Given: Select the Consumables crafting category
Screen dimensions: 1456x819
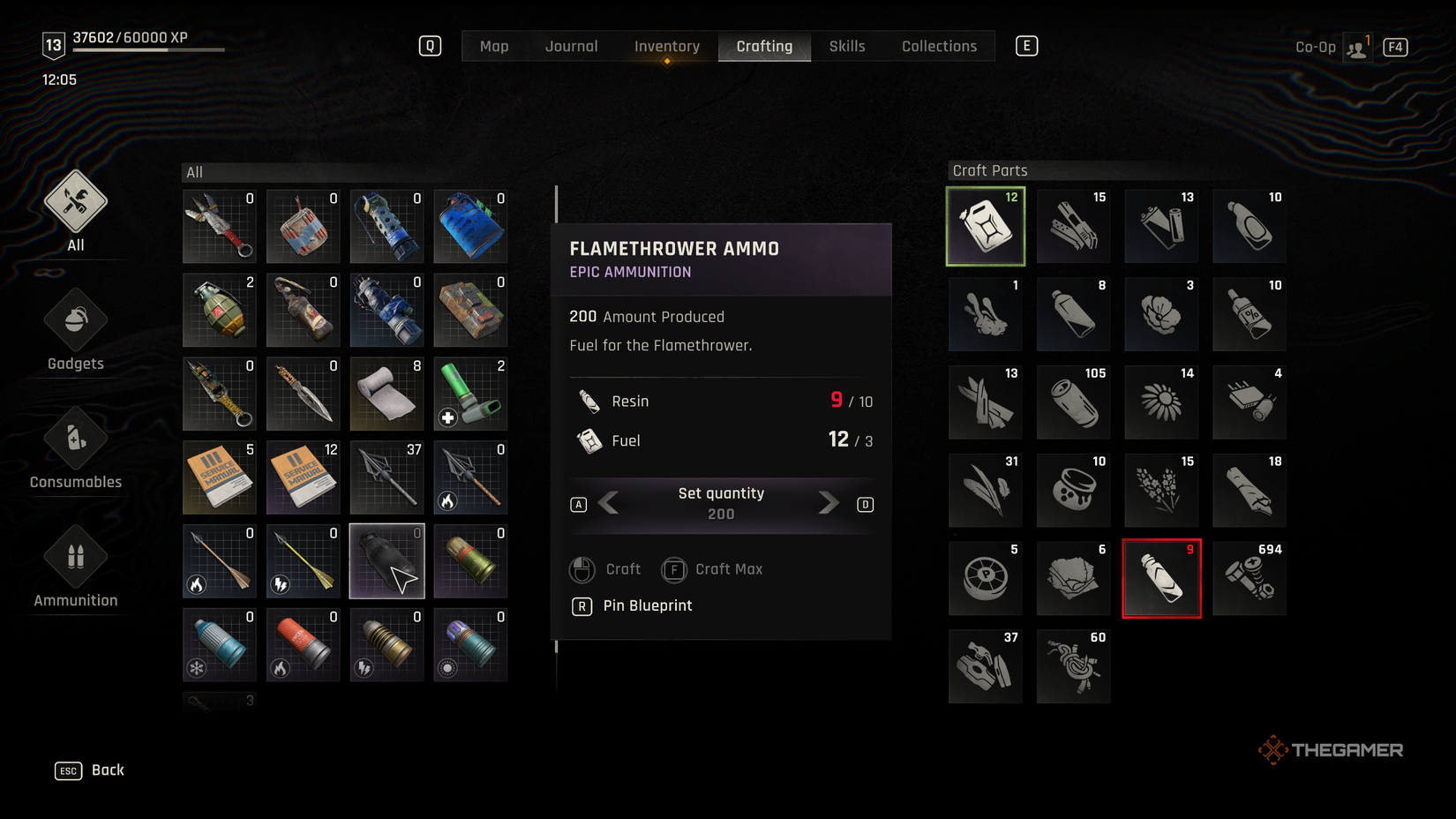Looking at the screenshot, I should [x=75, y=450].
